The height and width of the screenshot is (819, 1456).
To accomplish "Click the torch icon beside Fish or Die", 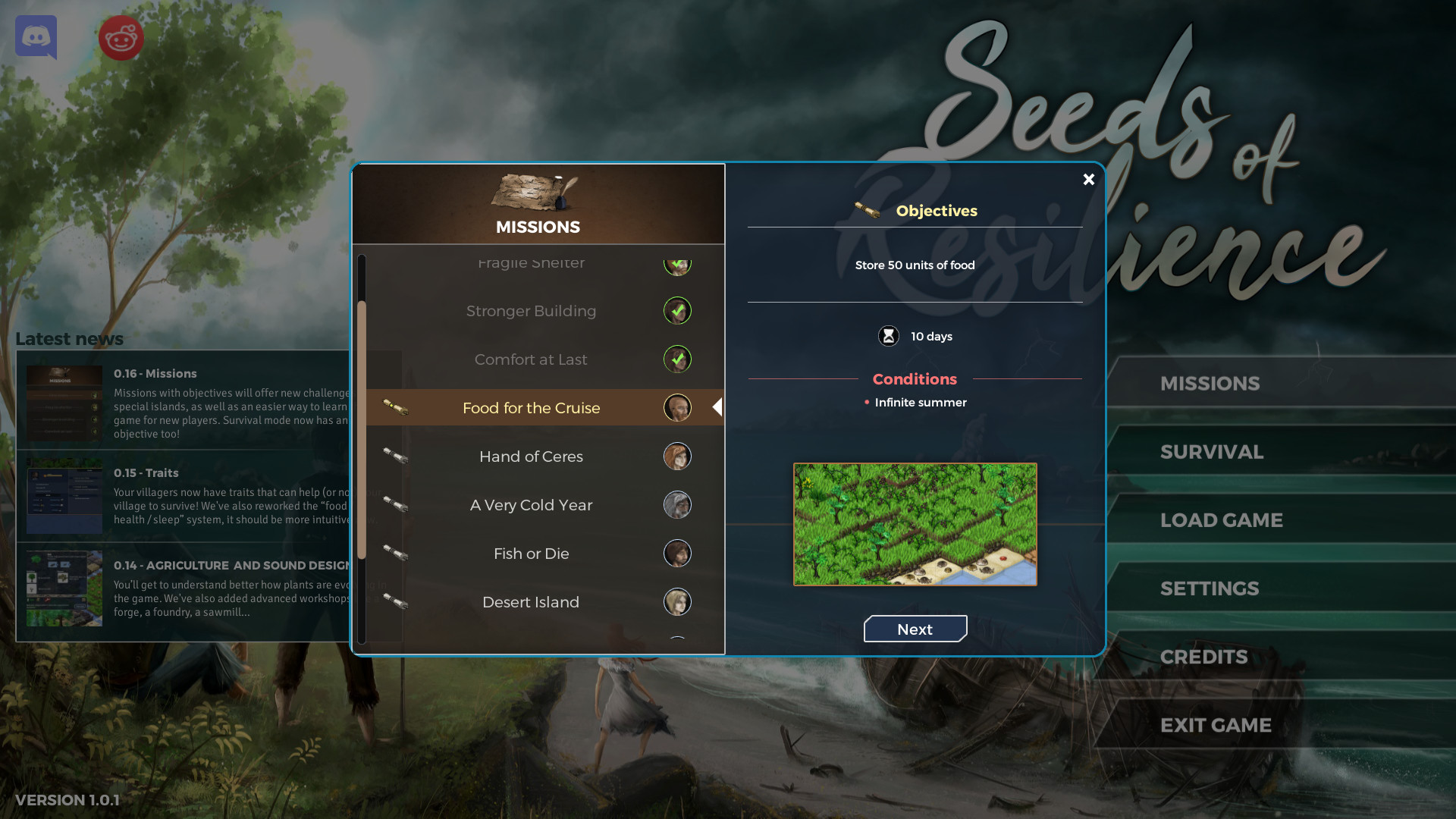I will [394, 553].
